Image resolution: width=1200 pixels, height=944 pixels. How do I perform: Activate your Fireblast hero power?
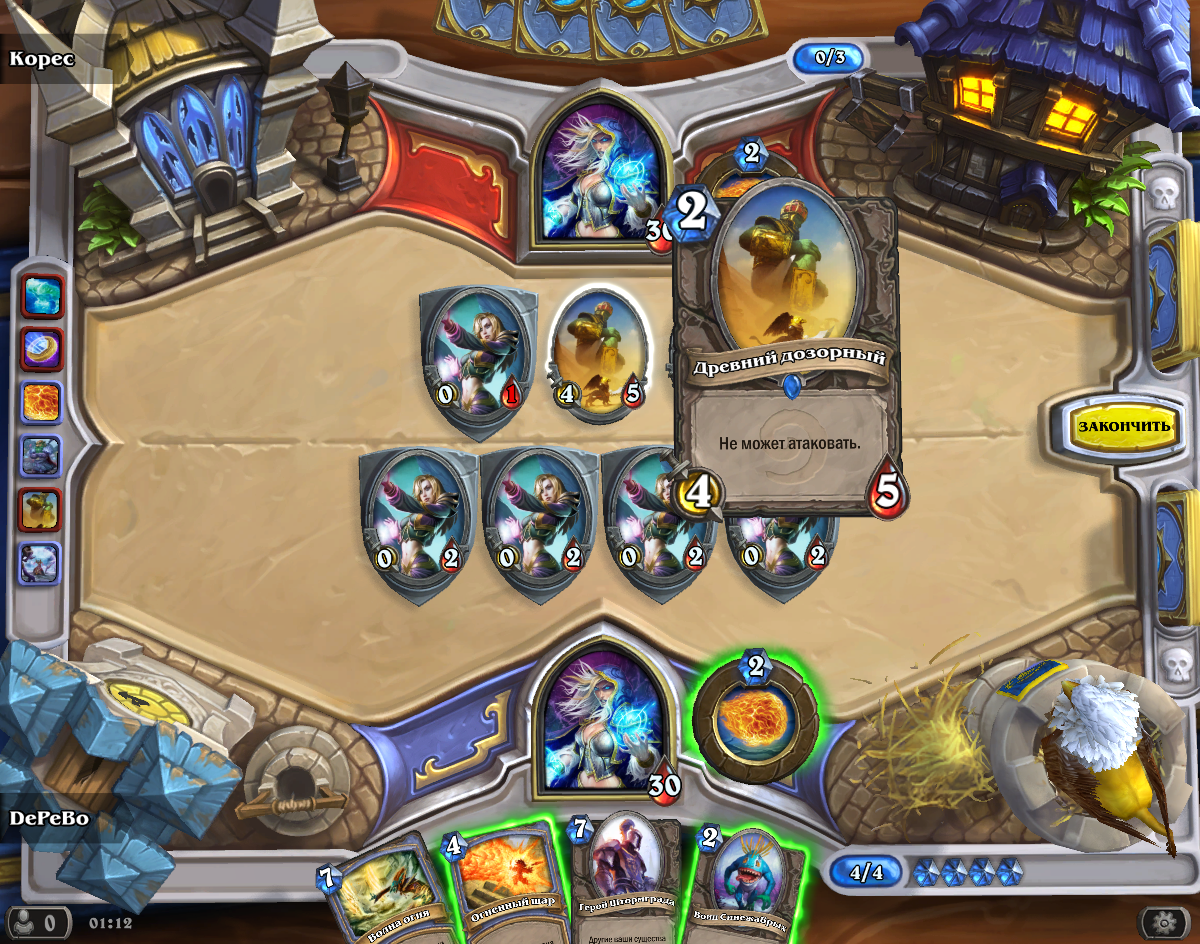click(755, 718)
